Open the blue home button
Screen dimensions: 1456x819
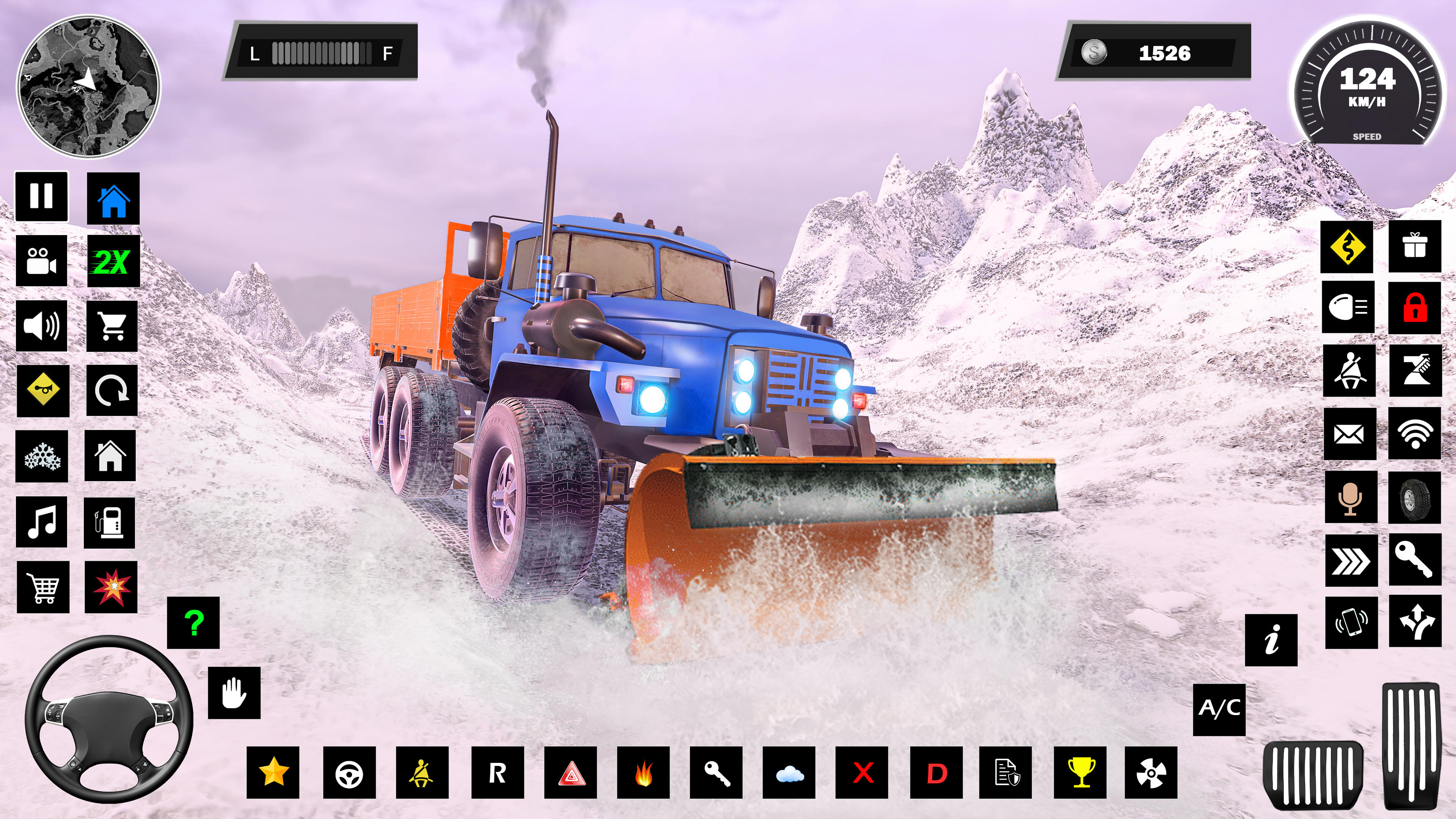(113, 199)
